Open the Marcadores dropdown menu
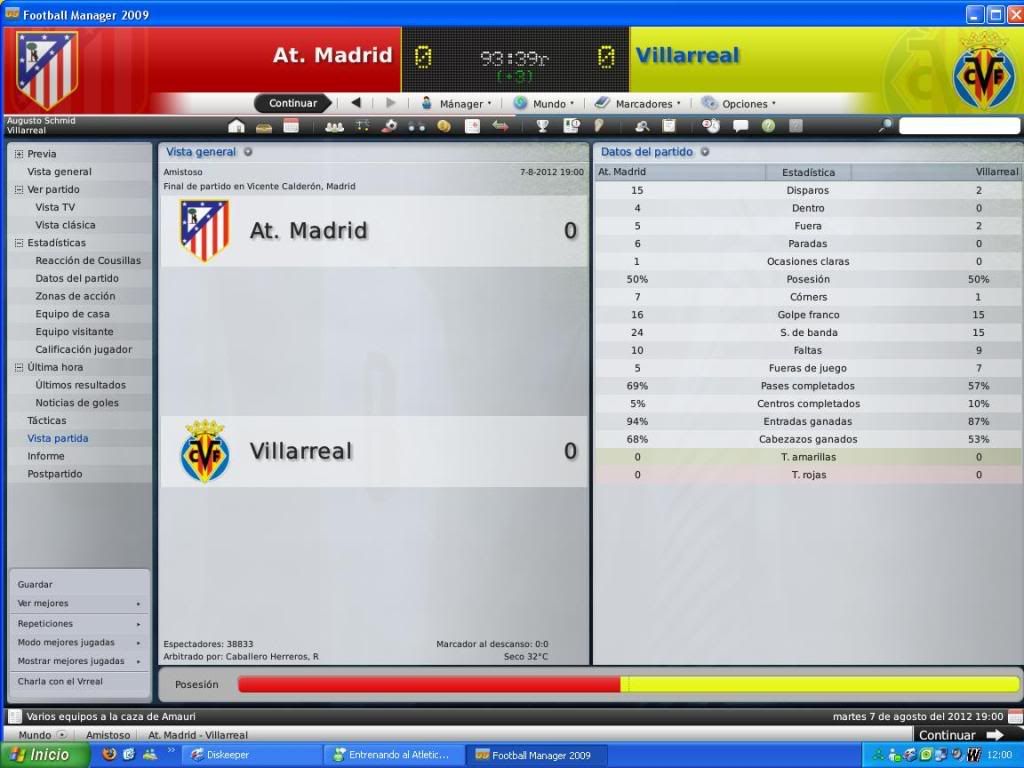This screenshot has height=768, width=1024. [x=637, y=103]
